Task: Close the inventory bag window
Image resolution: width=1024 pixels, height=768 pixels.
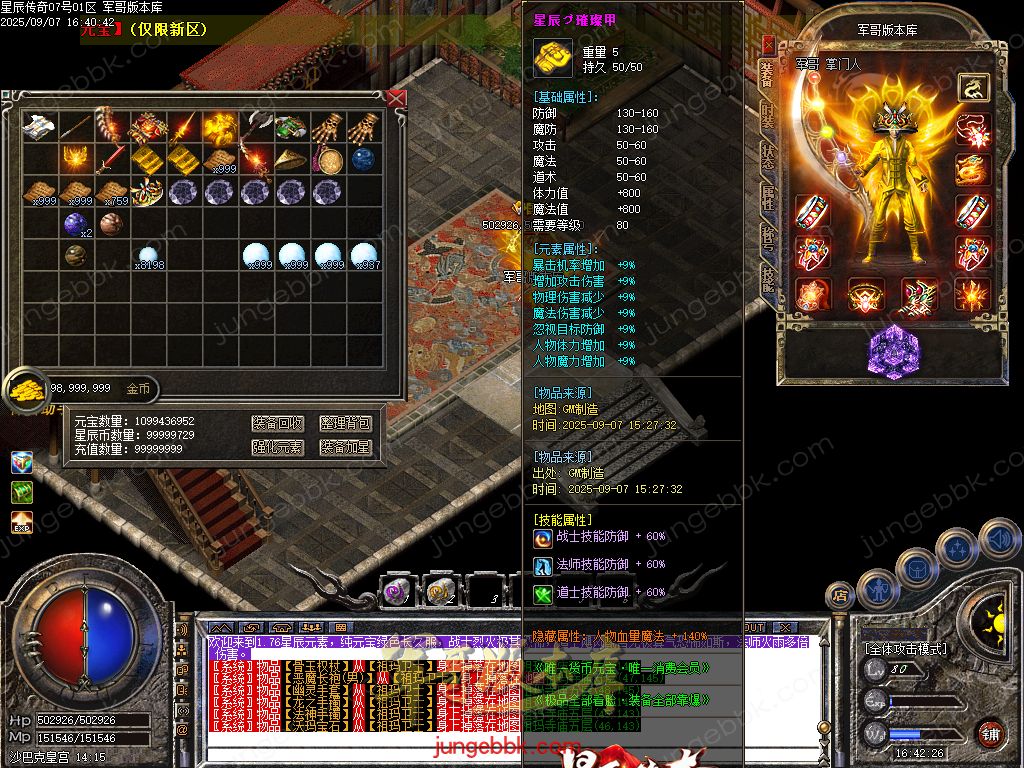Action: 397,98
